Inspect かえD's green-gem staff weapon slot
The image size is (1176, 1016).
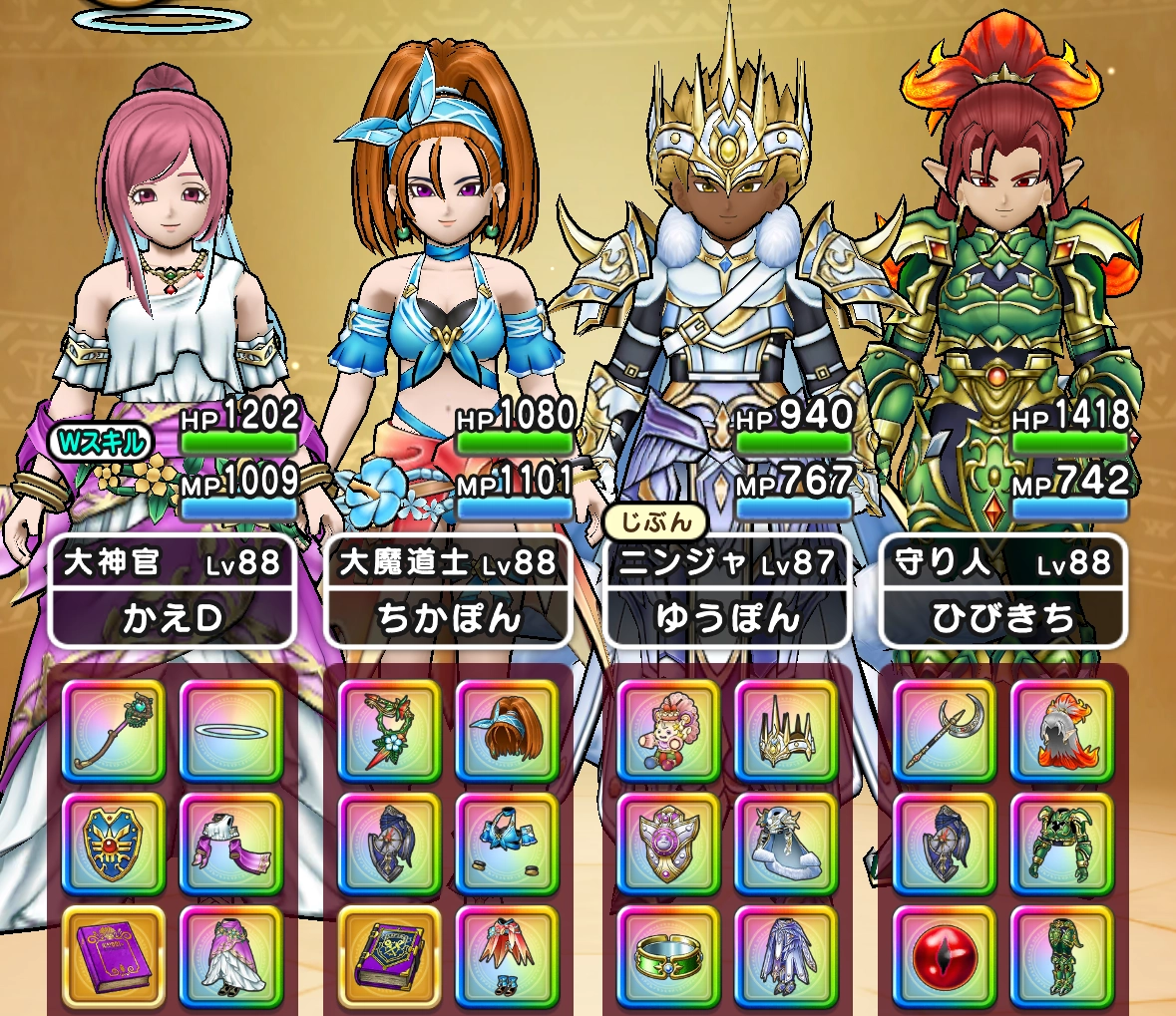[x=114, y=731]
